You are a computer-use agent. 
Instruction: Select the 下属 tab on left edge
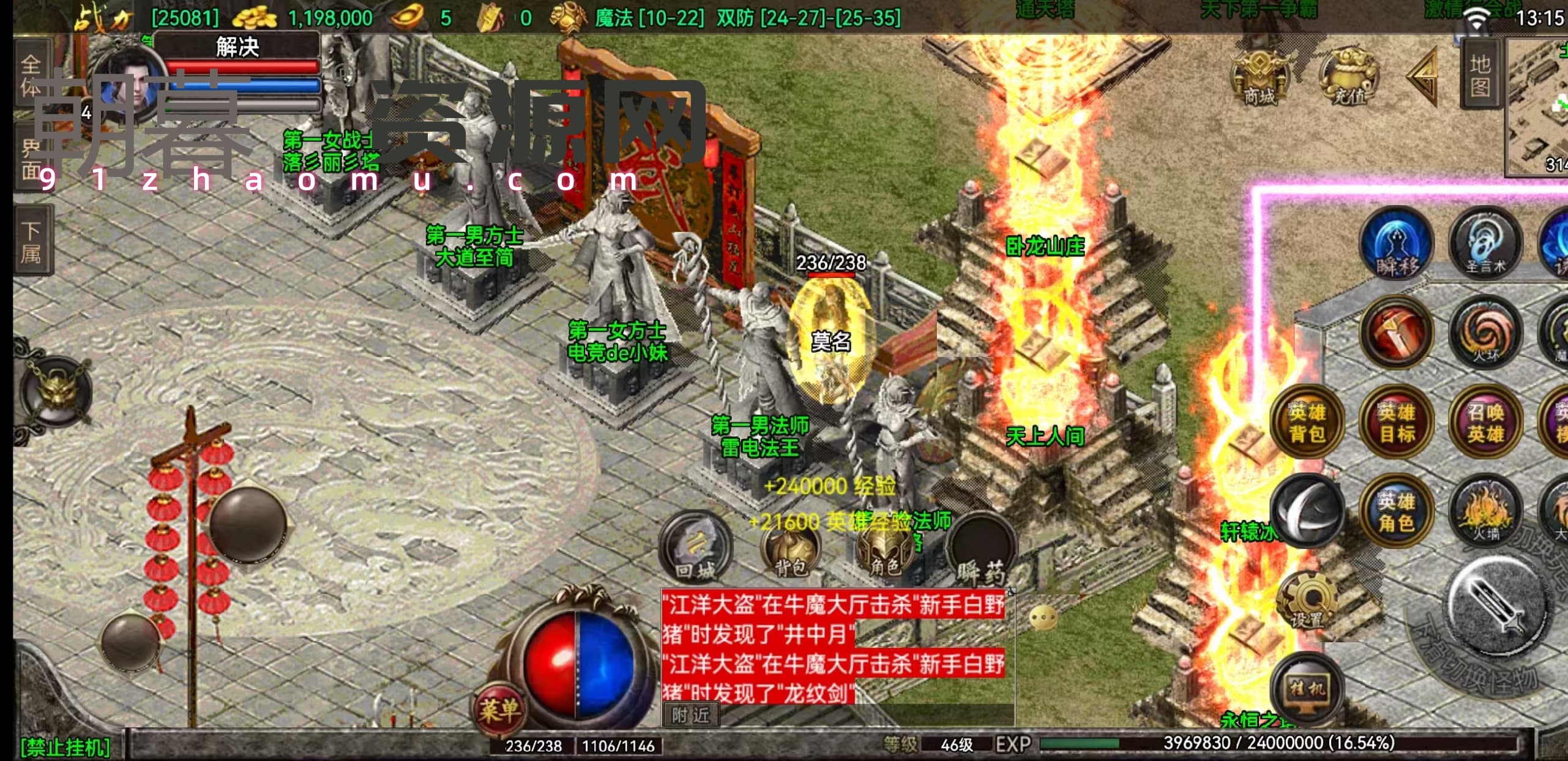32,241
